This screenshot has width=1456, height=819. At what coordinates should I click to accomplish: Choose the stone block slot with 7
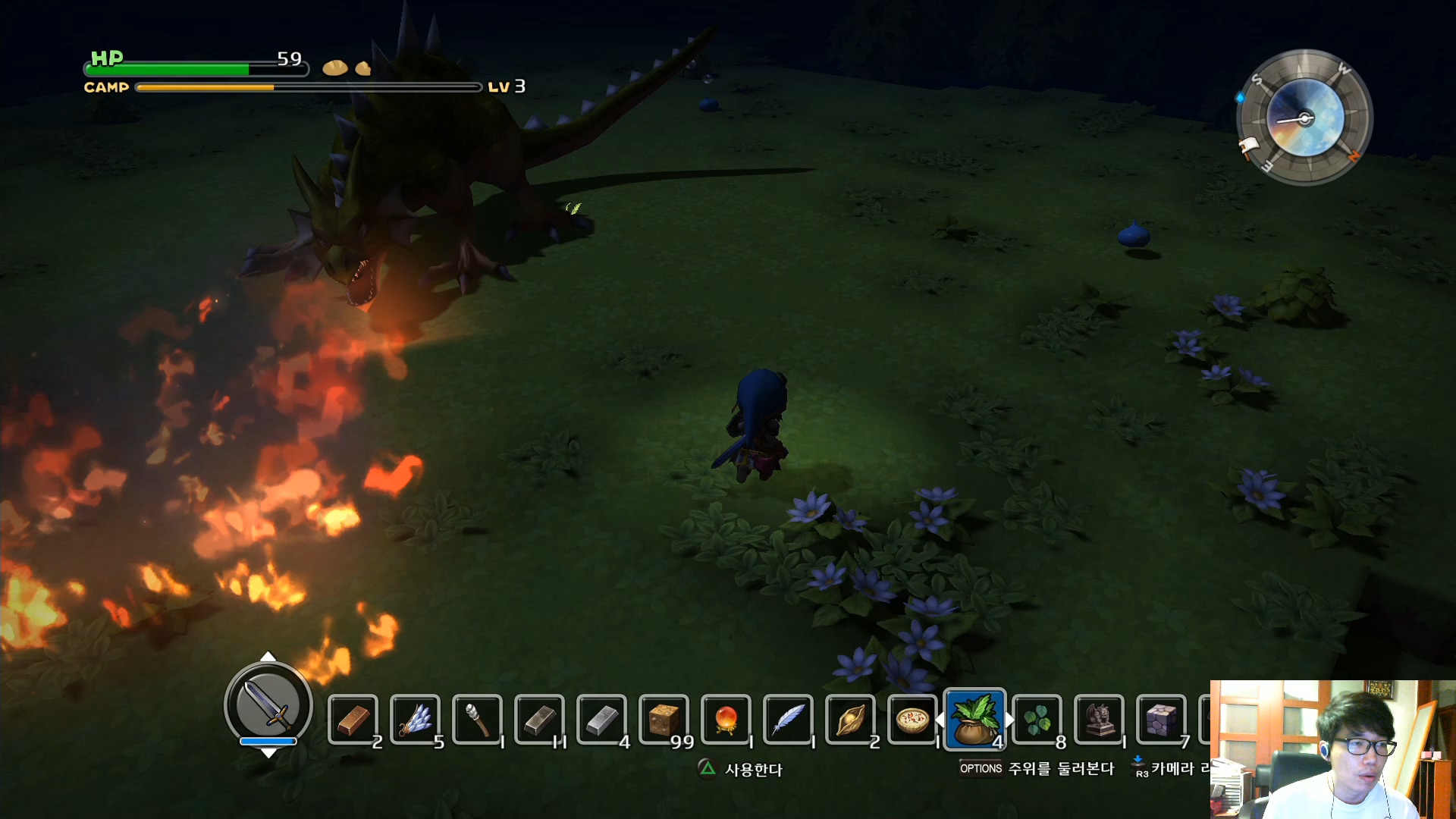(1162, 719)
